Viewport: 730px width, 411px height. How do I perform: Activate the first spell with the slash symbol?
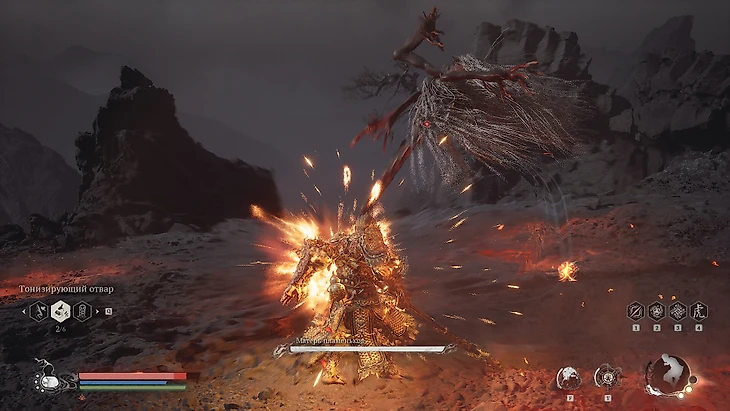pyautogui.click(x=635, y=311)
